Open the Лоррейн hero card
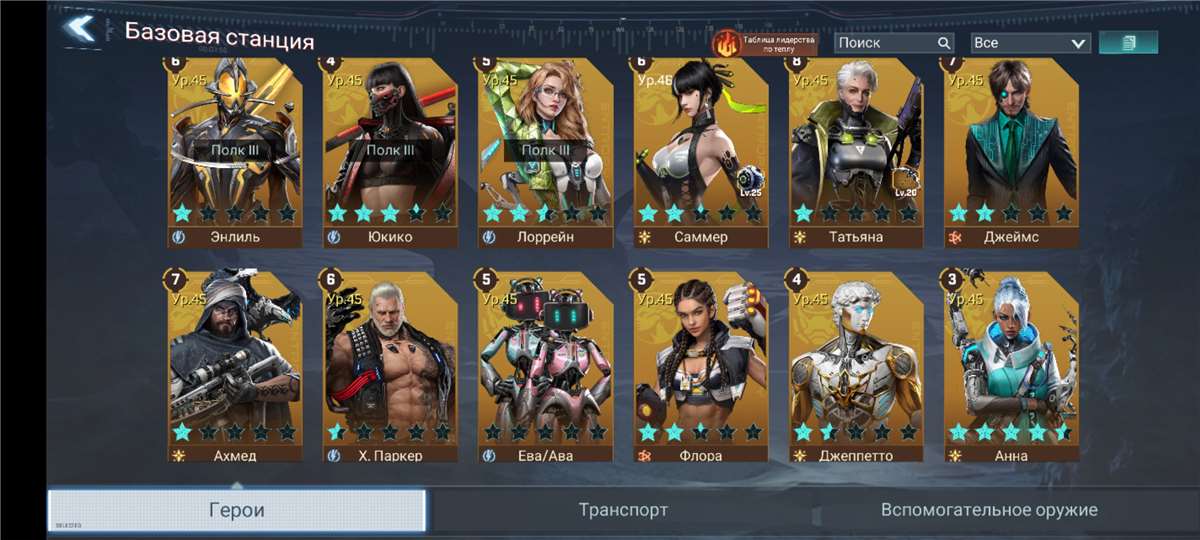 tap(545, 150)
